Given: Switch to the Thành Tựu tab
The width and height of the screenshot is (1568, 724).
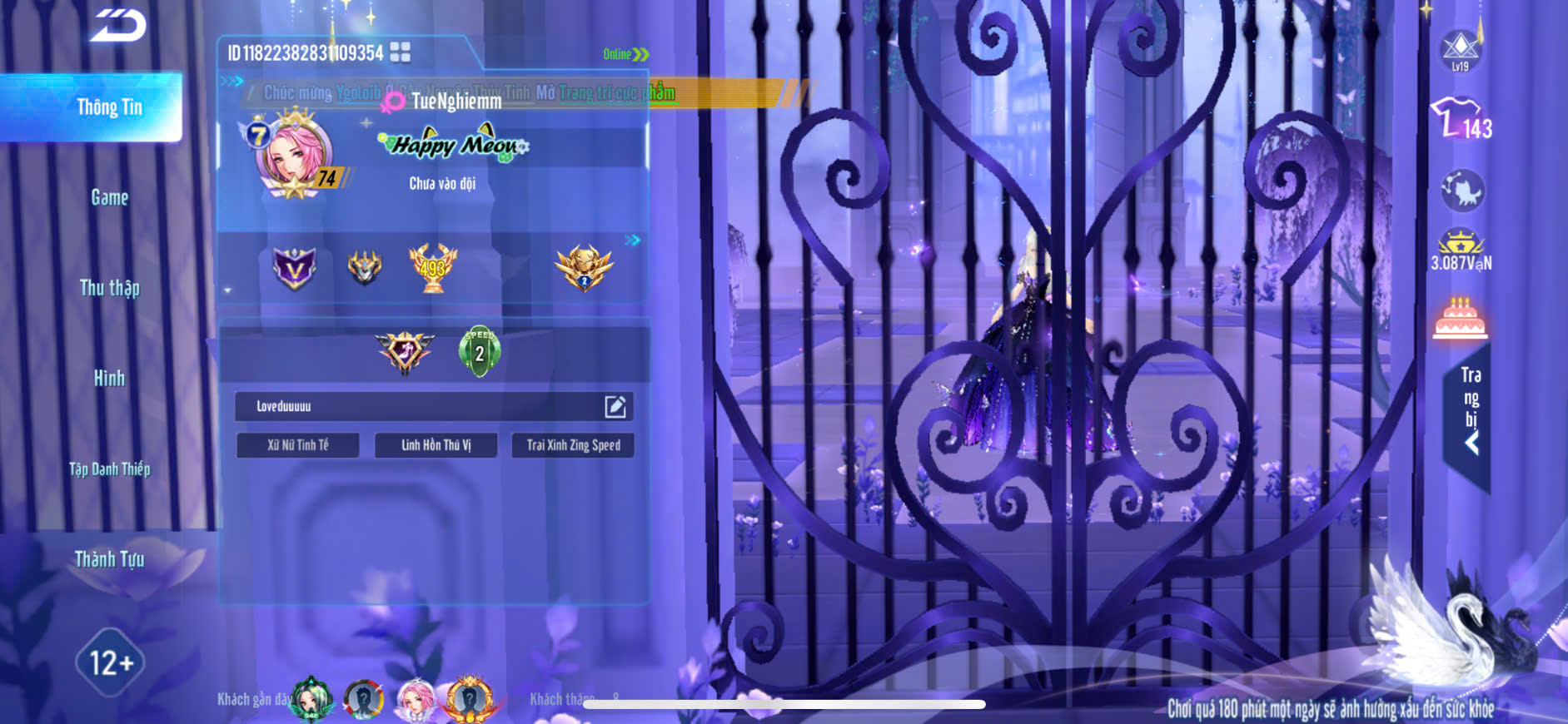Looking at the screenshot, I should [x=109, y=559].
